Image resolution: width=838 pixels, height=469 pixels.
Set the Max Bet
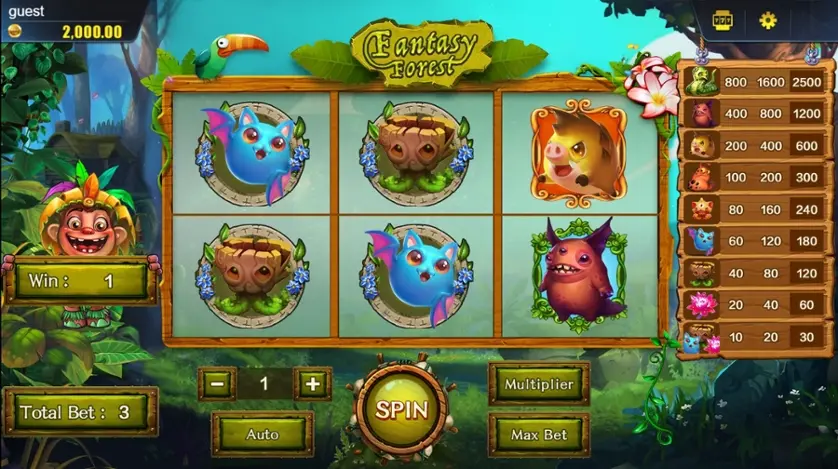tap(539, 435)
